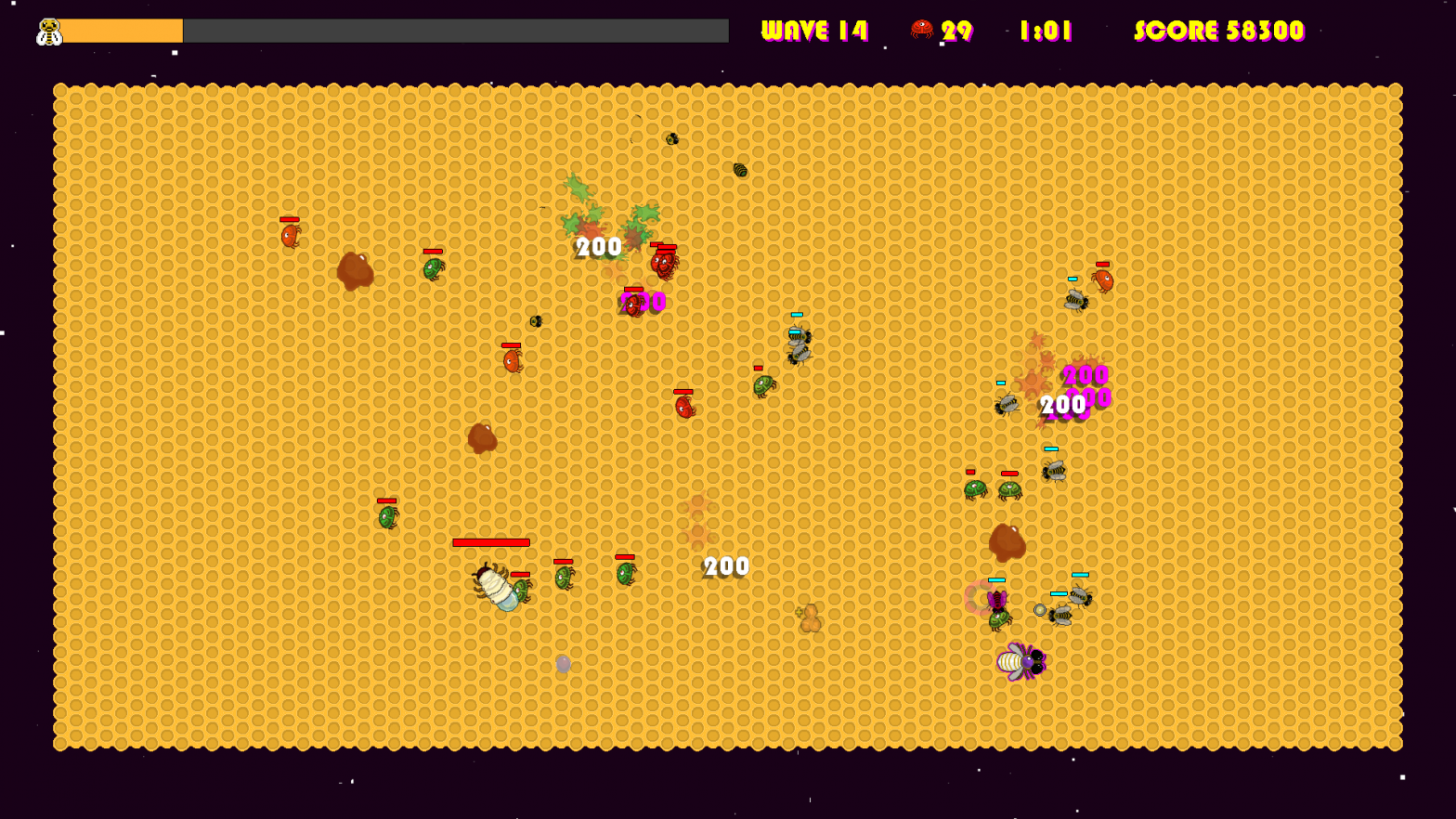The image size is (1456, 819).
Task: Click the tiny bee near the top of the honeycomb
Action: click(671, 139)
